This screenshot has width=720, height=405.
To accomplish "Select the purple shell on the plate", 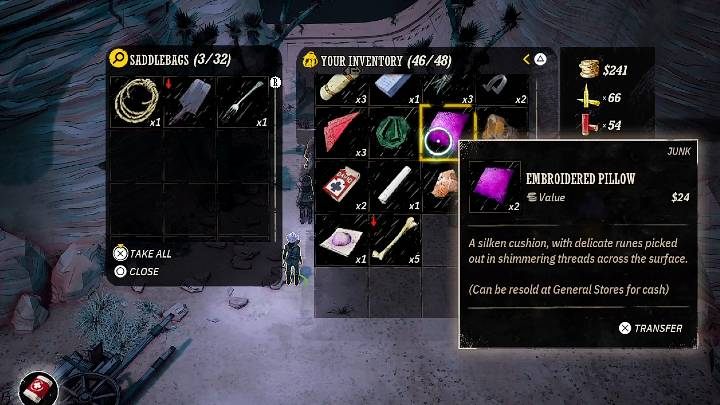I will [341, 240].
